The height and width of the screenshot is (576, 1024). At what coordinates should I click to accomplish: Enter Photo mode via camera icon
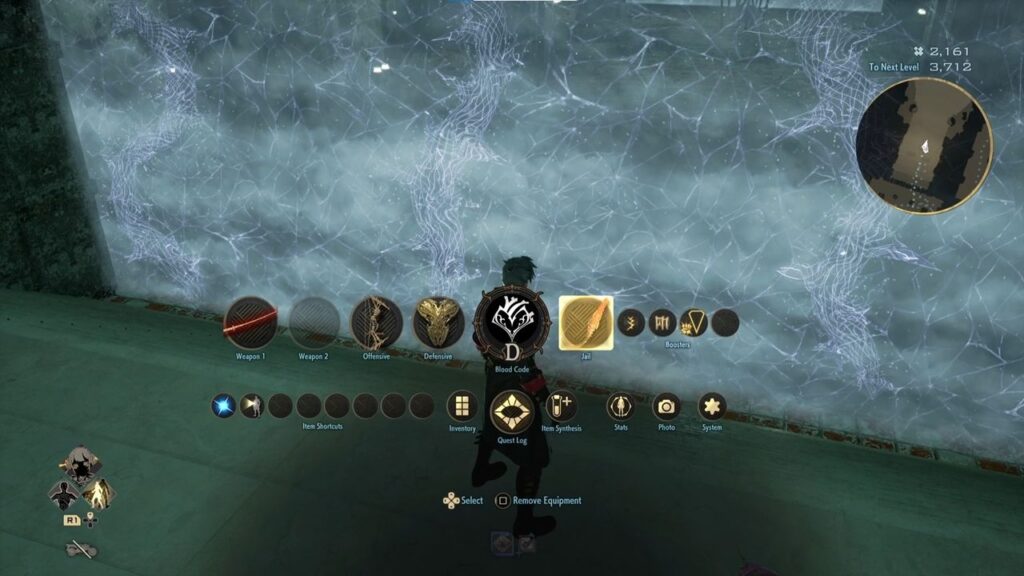tap(666, 406)
